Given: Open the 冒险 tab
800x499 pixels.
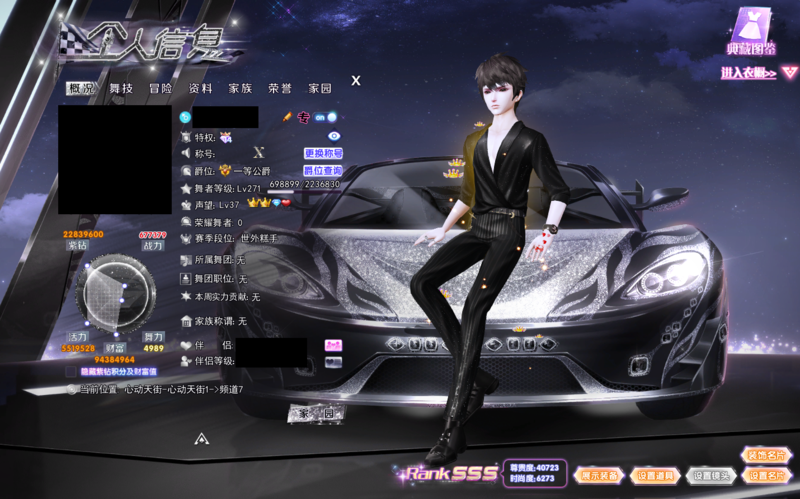Looking at the screenshot, I should coord(161,89).
